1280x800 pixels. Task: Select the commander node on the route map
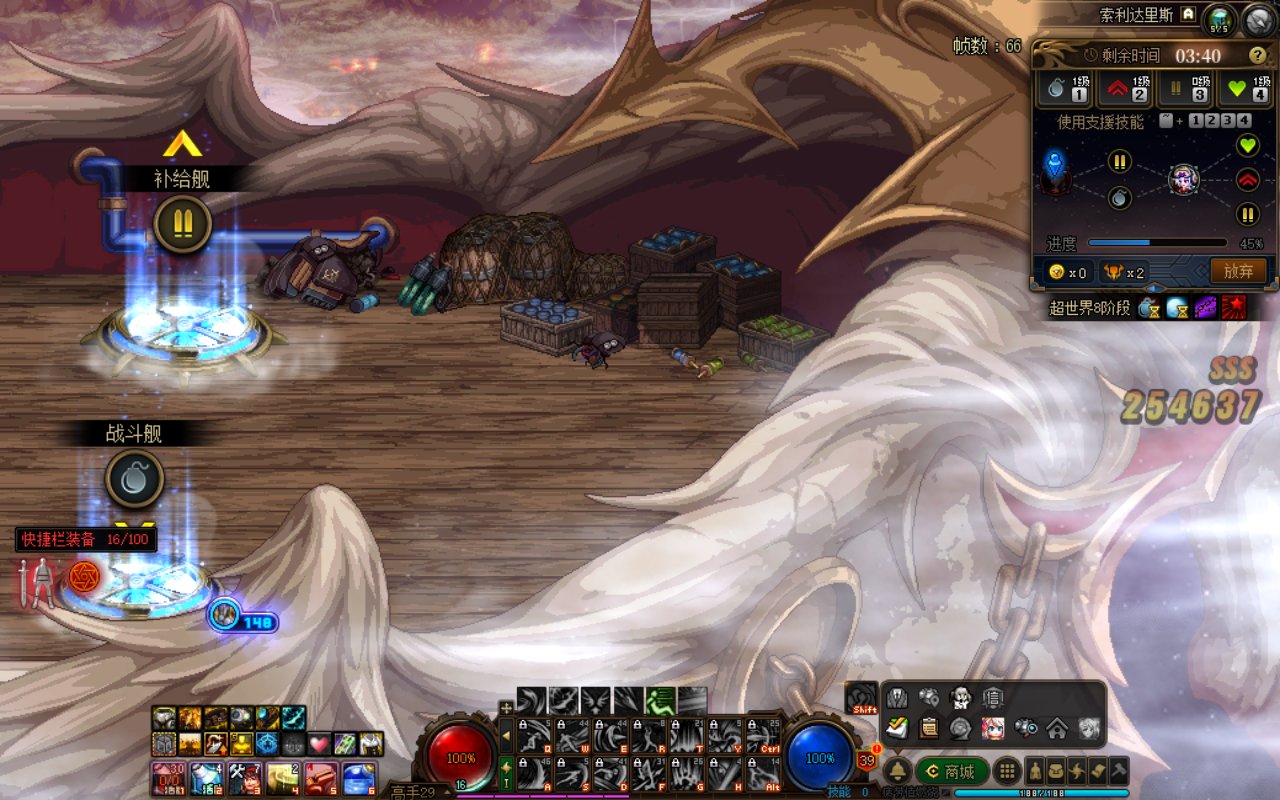point(1184,180)
